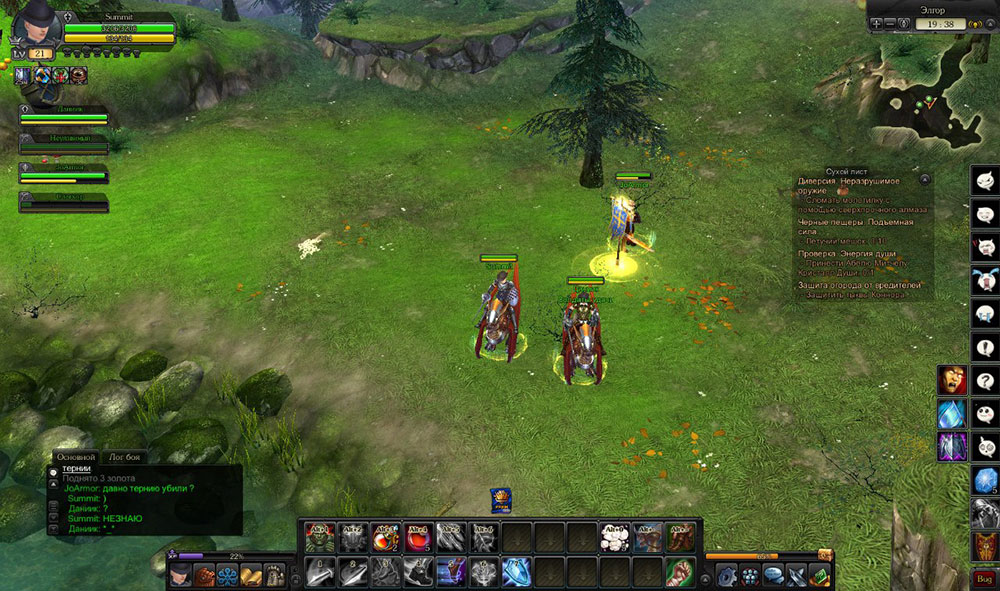Click the Summit player portrait
This screenshot has width=1000, height=591.
click(36, 24)
